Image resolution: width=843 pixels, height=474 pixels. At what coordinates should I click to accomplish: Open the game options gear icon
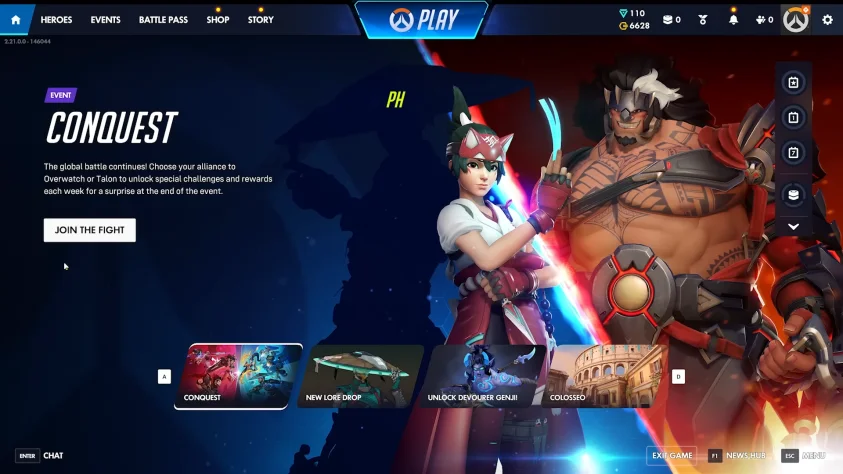(827, 20)
